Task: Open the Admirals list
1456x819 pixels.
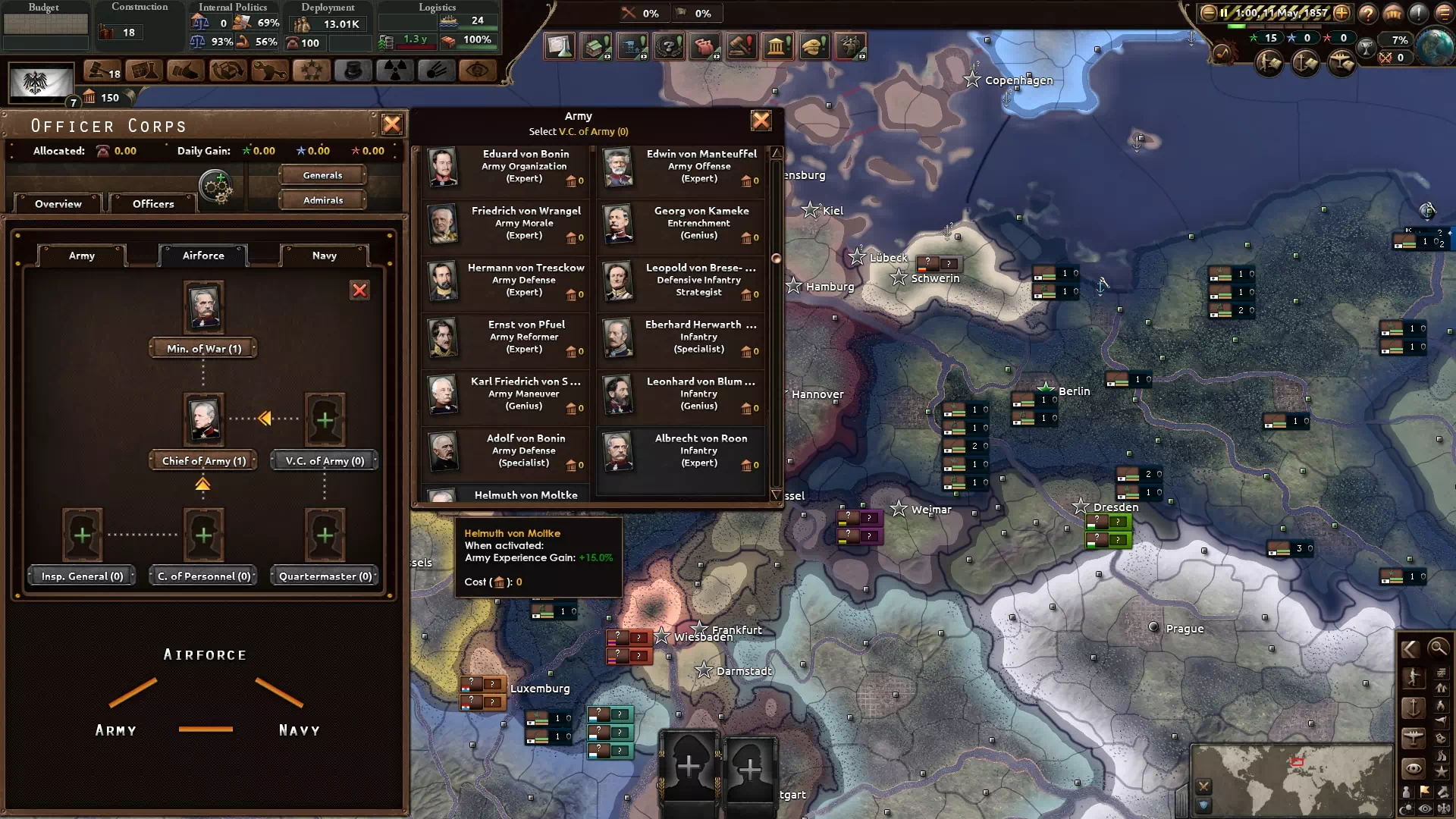Action: tap(322, 200)
